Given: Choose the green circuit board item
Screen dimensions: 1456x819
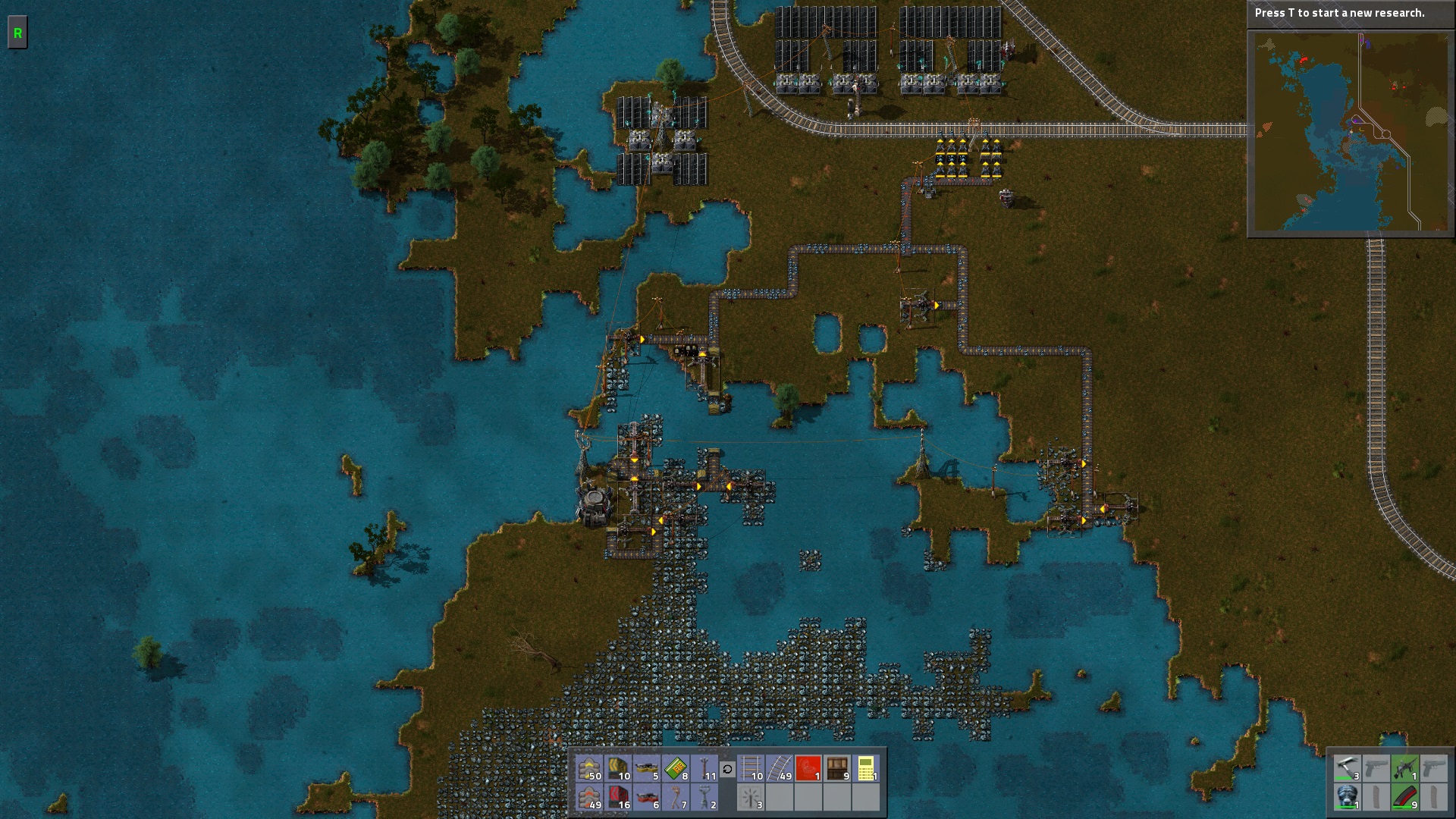Looking at the screenshot, I should tap(676, 769).
